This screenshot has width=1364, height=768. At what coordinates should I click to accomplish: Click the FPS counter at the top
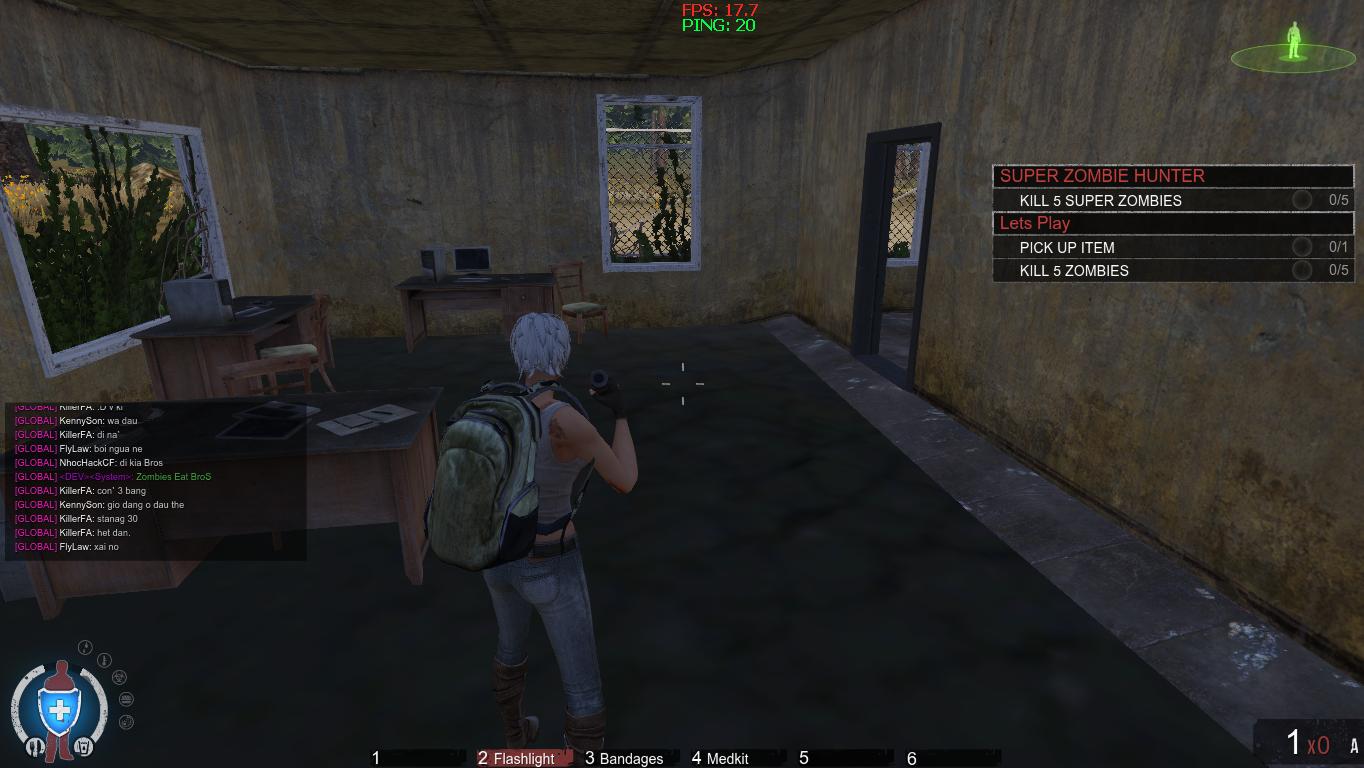[718, 11]
